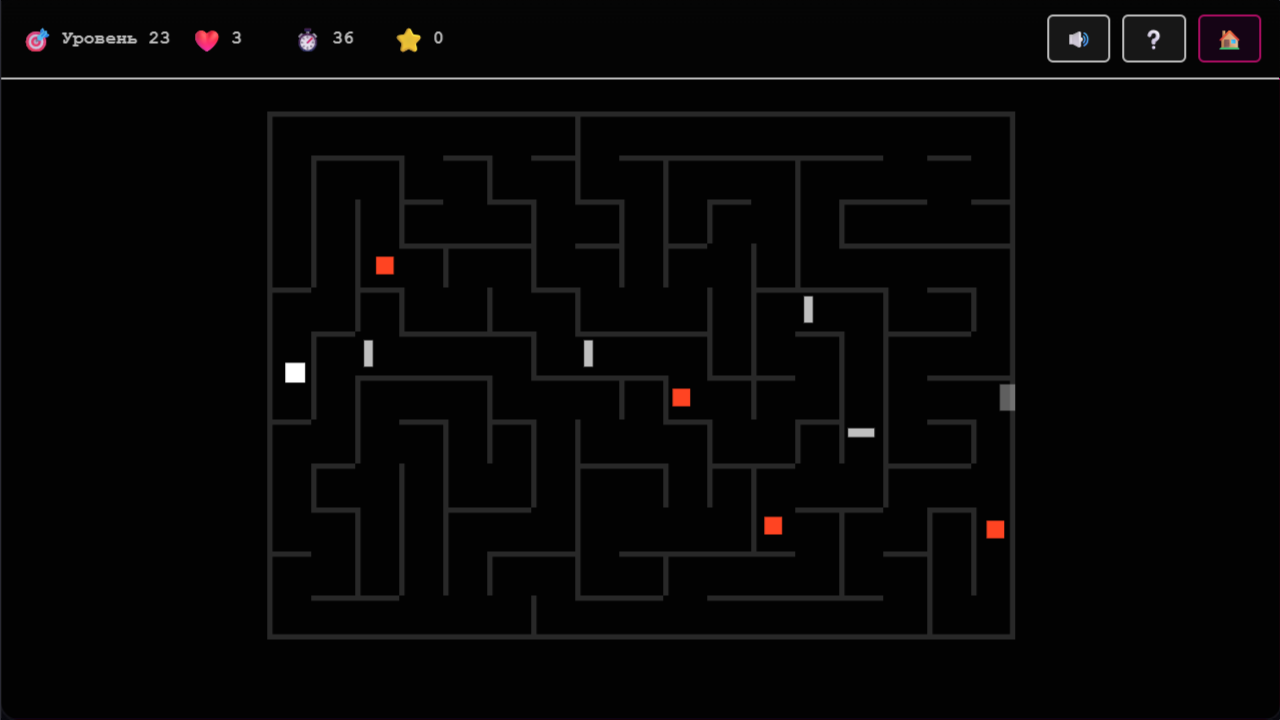Select the white player square in the maze
Image resolution: width=1280 pixels, height=720 pixels.
[295, 372]
